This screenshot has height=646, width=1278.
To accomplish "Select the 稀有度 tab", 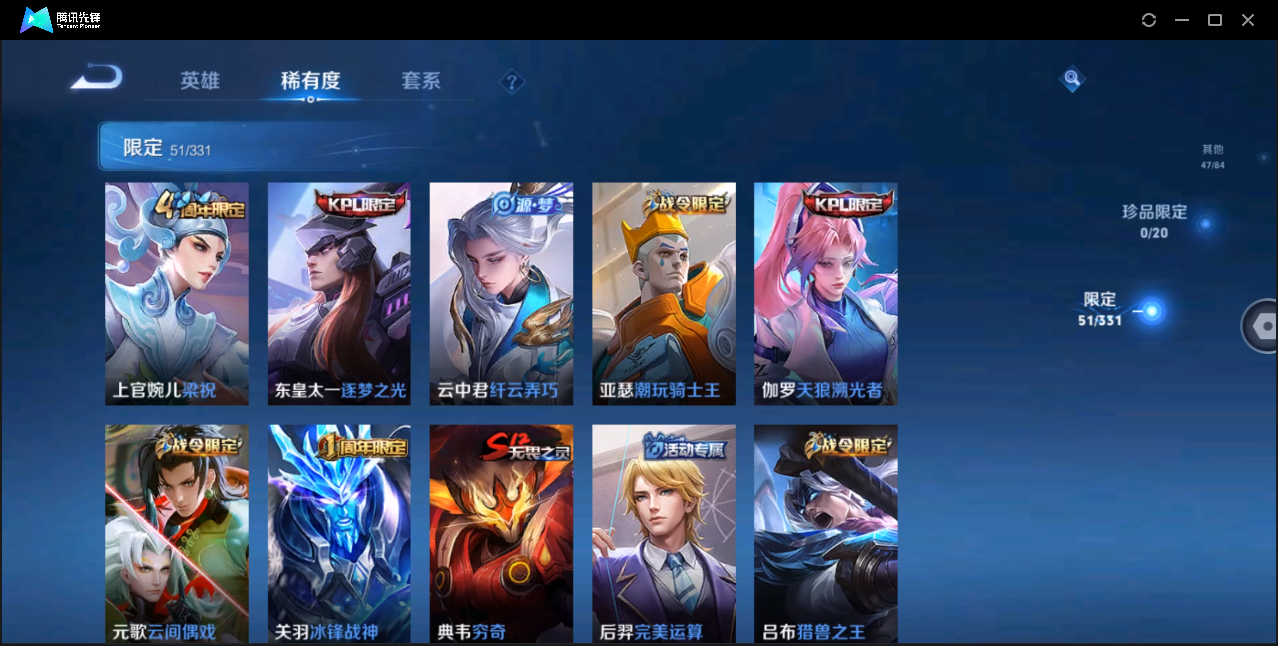I will point(310,81).
